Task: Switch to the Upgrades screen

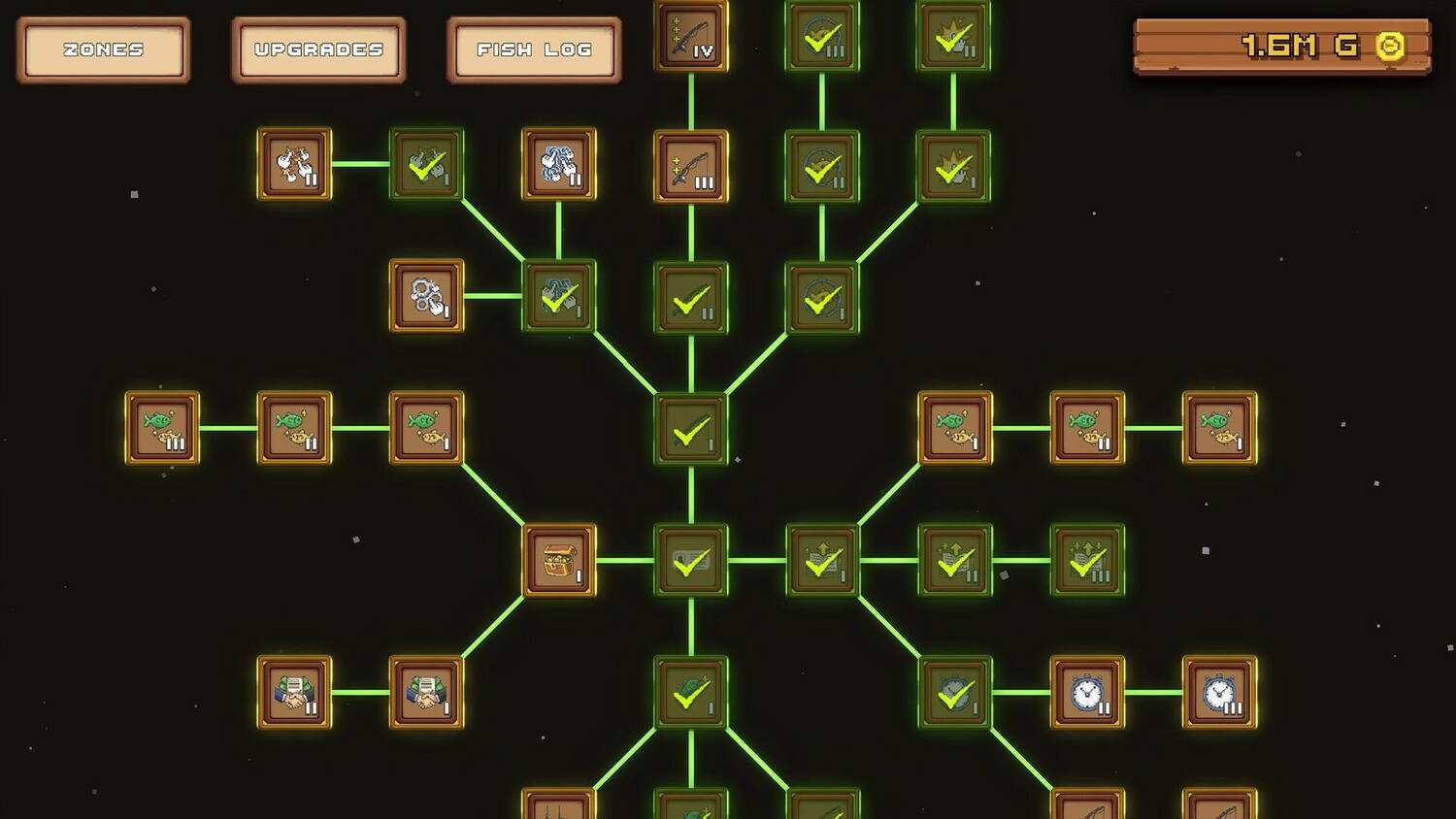Action: [318, 49]
